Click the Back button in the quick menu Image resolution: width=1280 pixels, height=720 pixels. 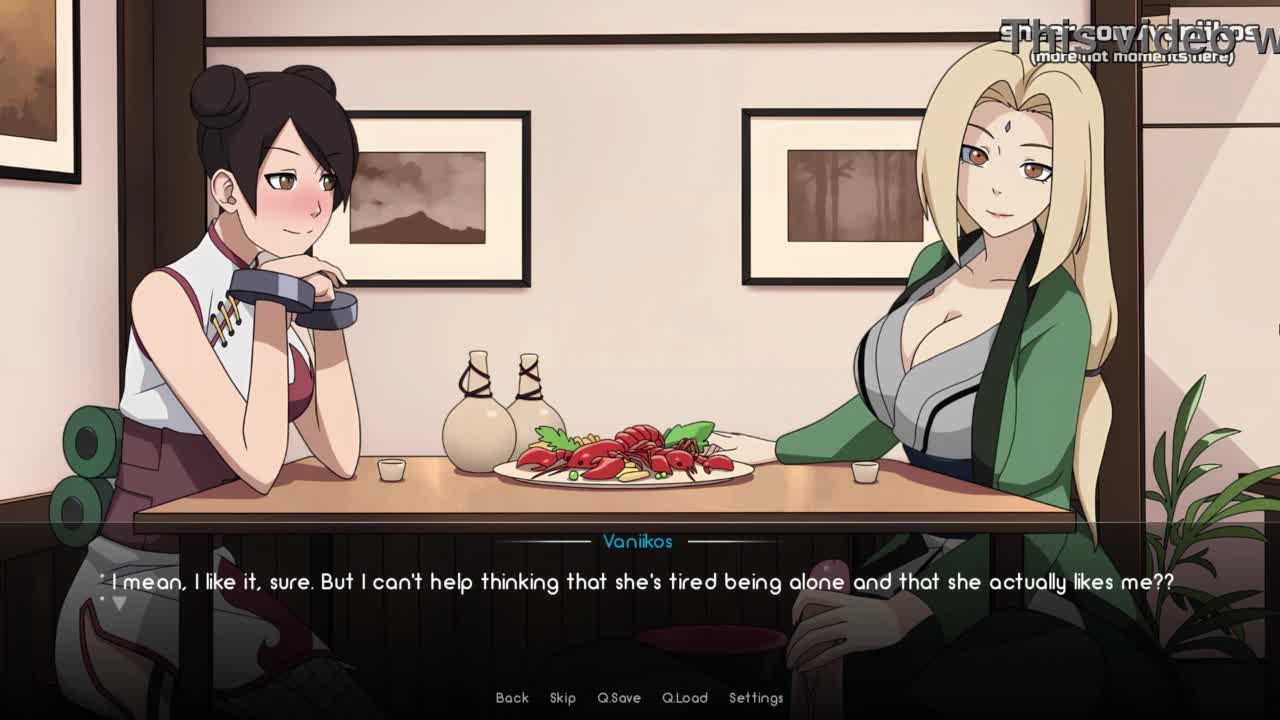click(x=512, y=698)
